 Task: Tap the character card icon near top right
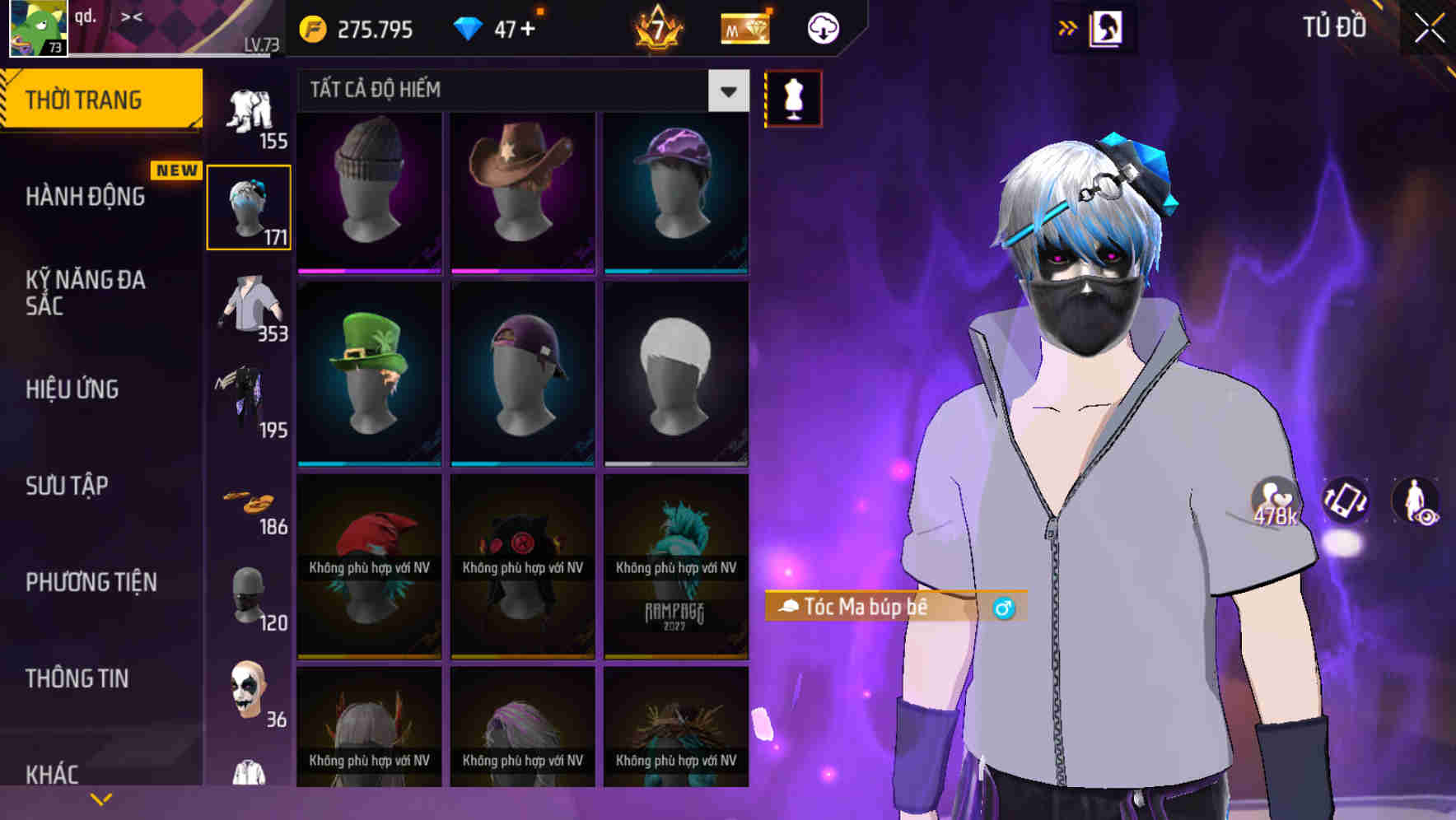coord(1108,27)
